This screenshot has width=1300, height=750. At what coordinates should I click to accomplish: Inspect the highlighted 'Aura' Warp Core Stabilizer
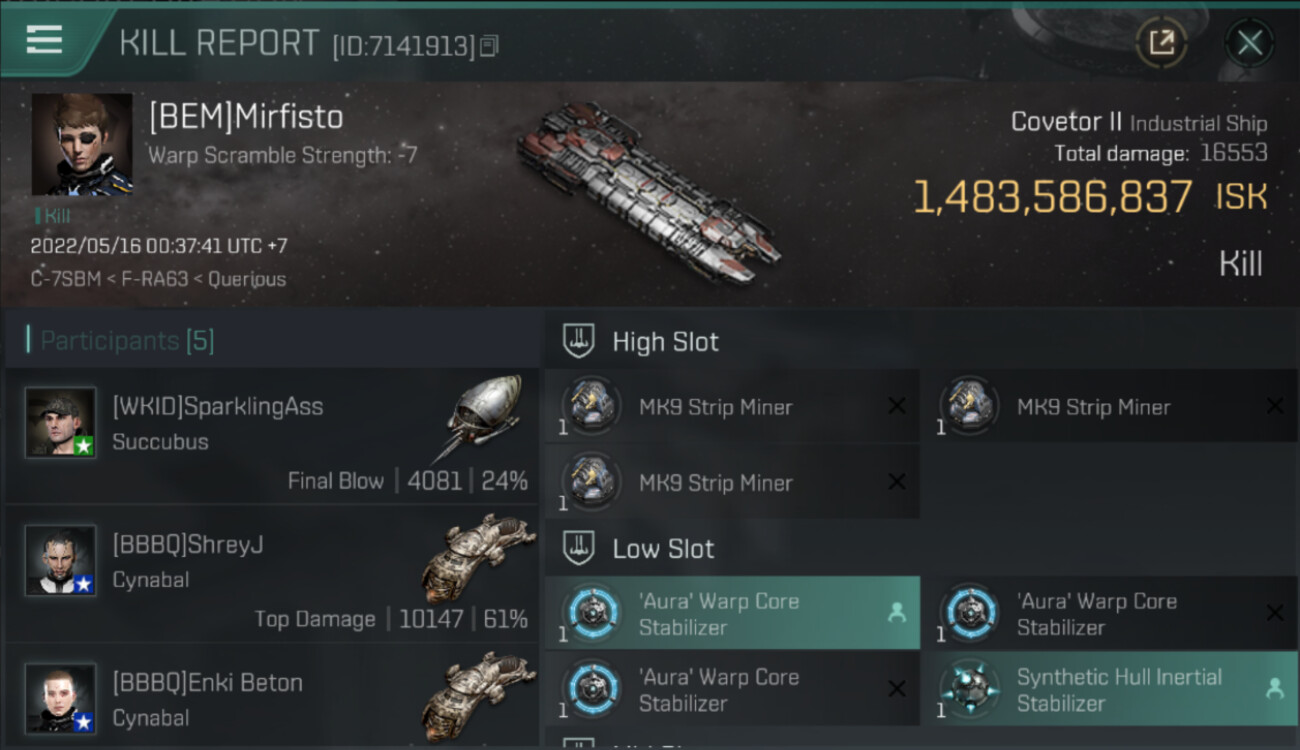tap(732, 613)
